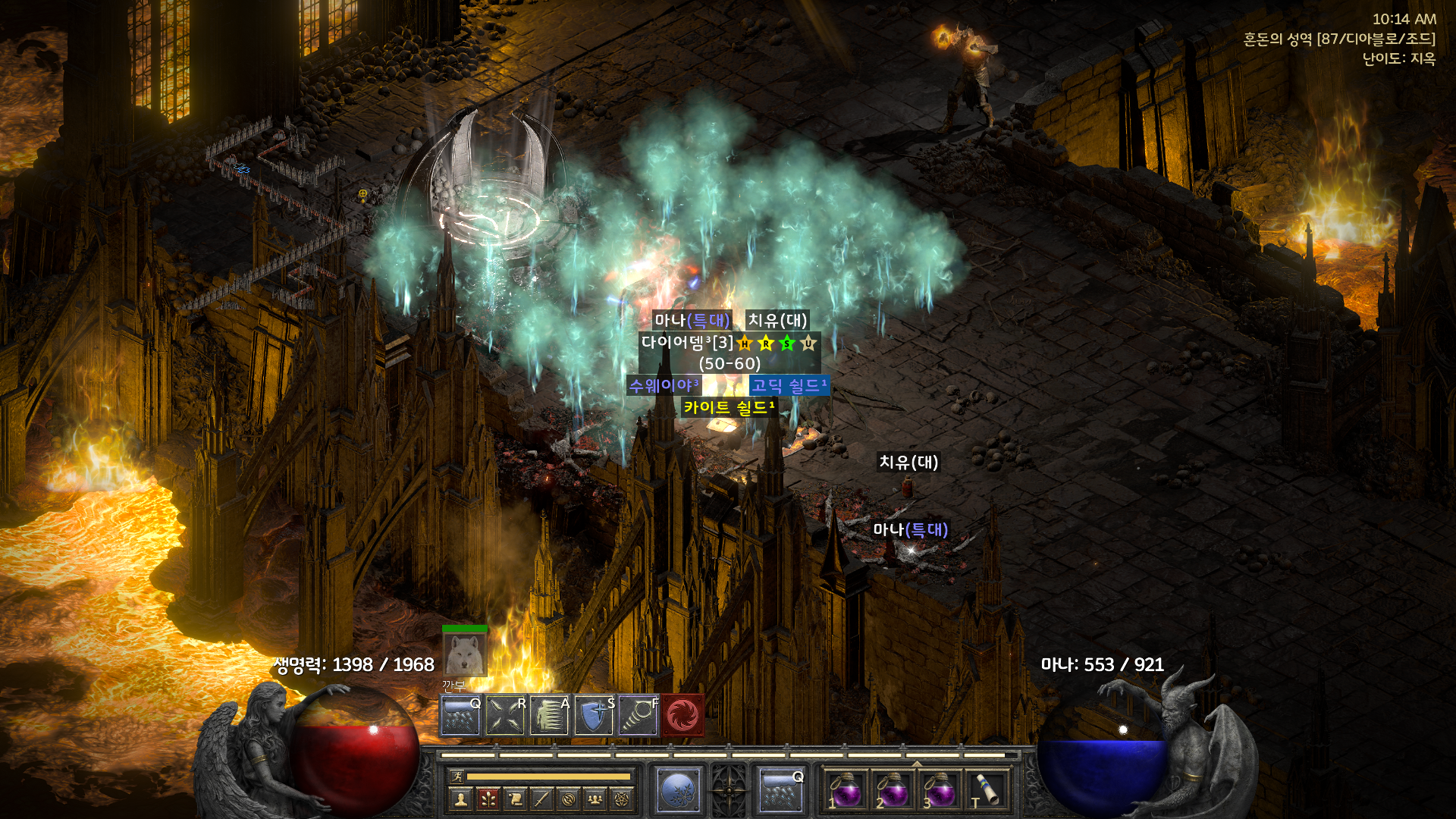Image resolution: width=1456 pixels, height=819 pixels.
Task: Open the quest log scroll icon
Action: click(x=515, y=799)
